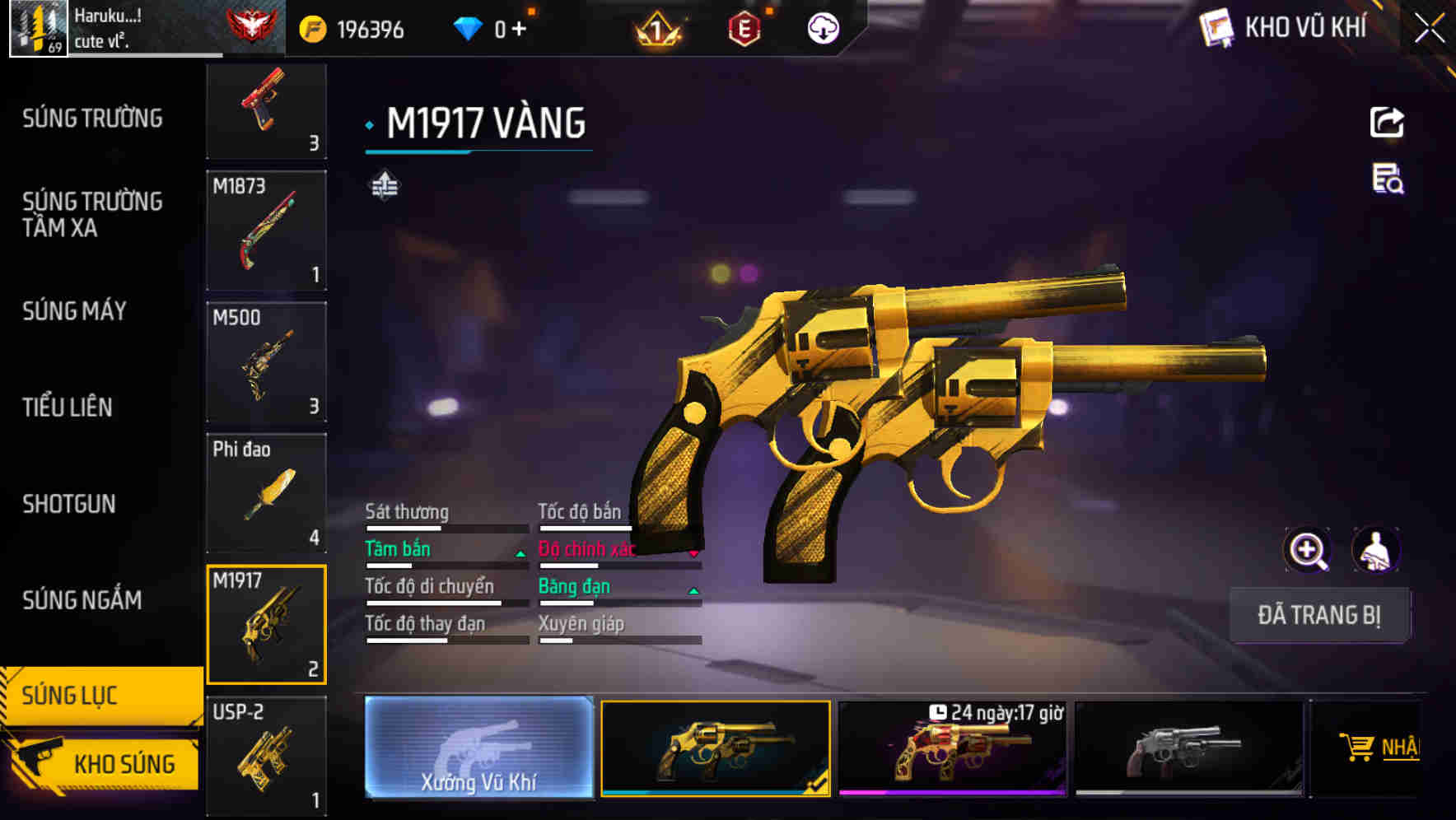Open the SÚNG TRƯỜNG TẦM XA category
This screenshot has width=1456, height=820.
click(92, 214)
